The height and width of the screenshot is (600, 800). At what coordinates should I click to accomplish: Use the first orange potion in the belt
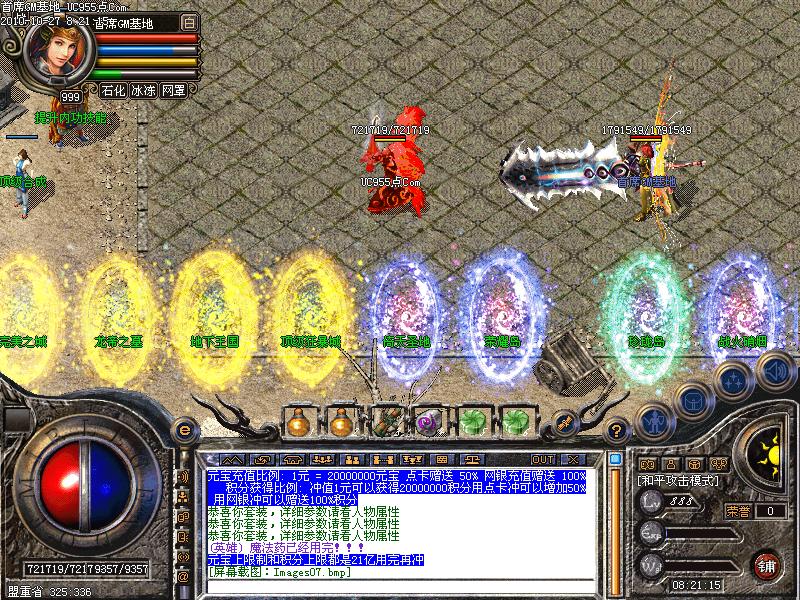point(298,422)
